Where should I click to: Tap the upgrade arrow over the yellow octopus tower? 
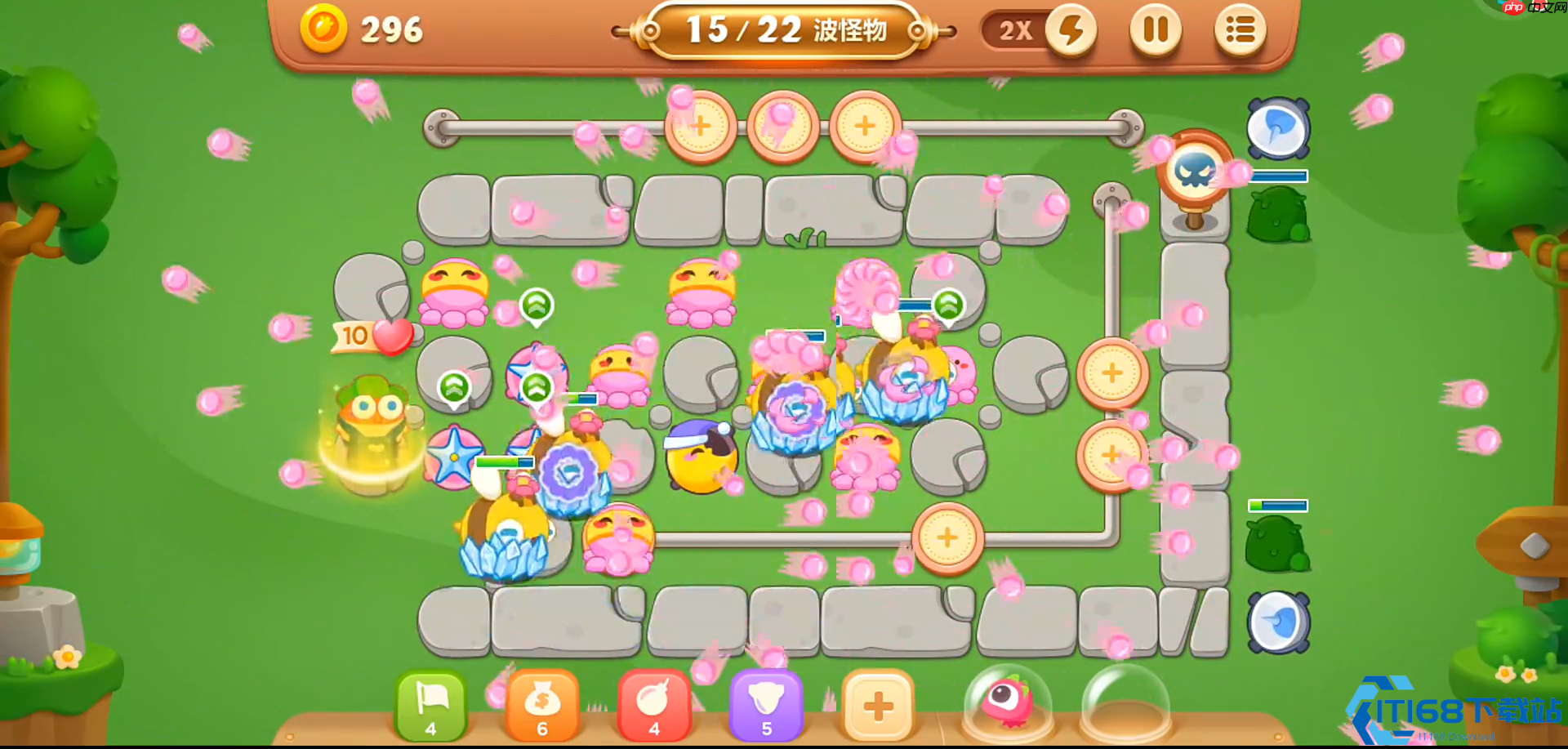[535, 306]
